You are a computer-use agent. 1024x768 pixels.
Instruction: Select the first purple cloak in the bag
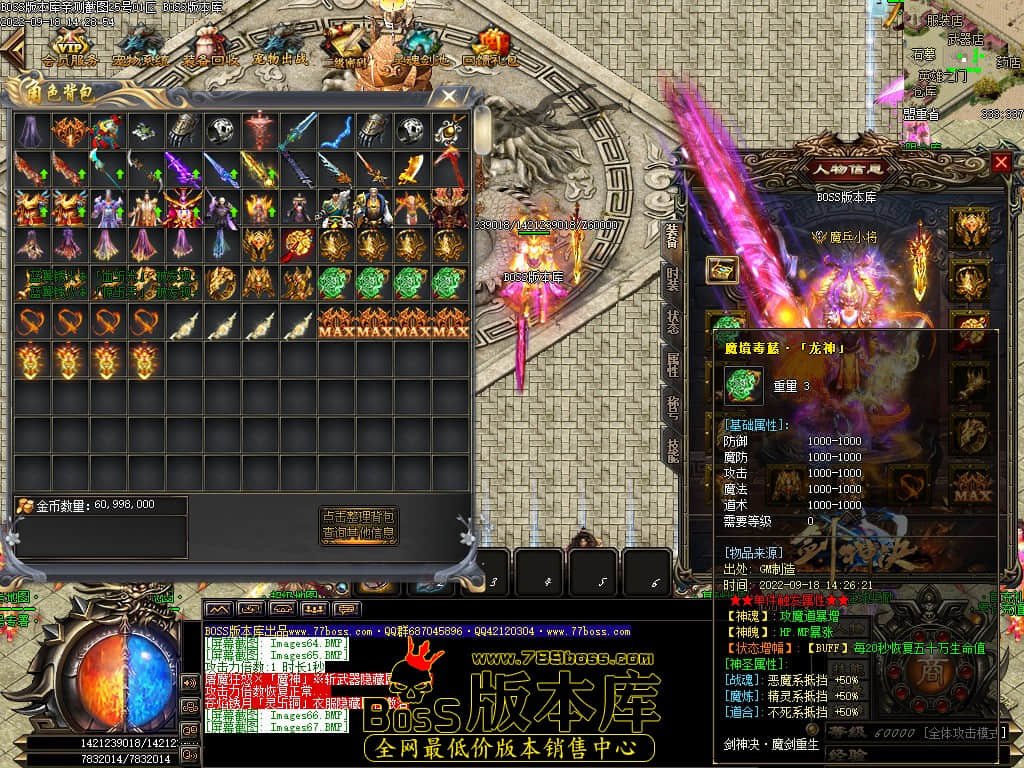[x=31, y=129]
